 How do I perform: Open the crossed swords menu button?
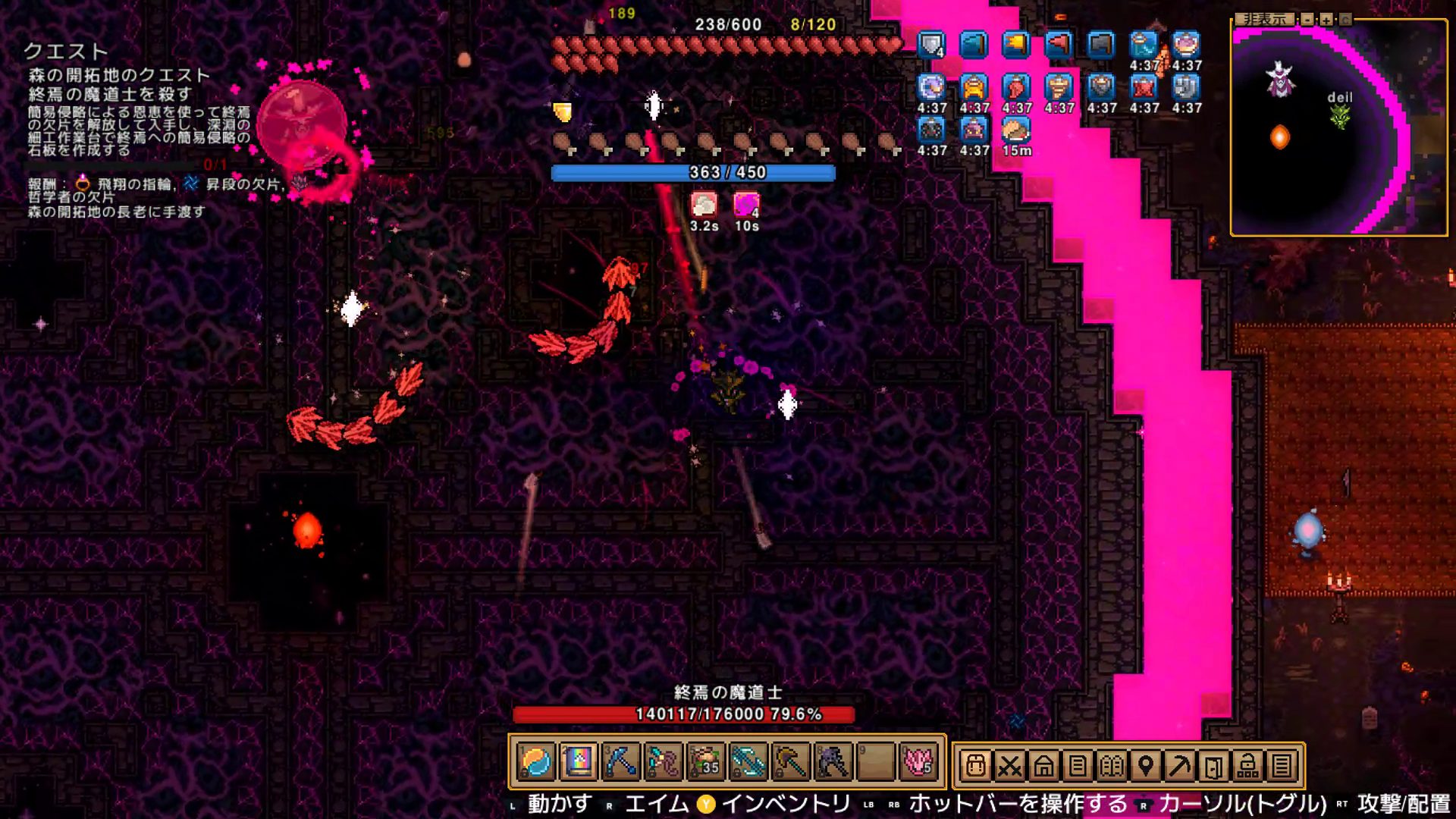point(1009,767)
